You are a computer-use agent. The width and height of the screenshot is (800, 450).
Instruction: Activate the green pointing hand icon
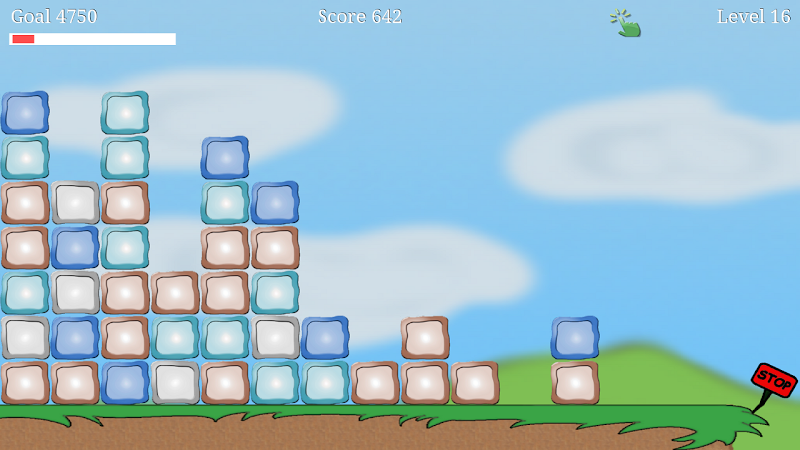click(625, 22)
